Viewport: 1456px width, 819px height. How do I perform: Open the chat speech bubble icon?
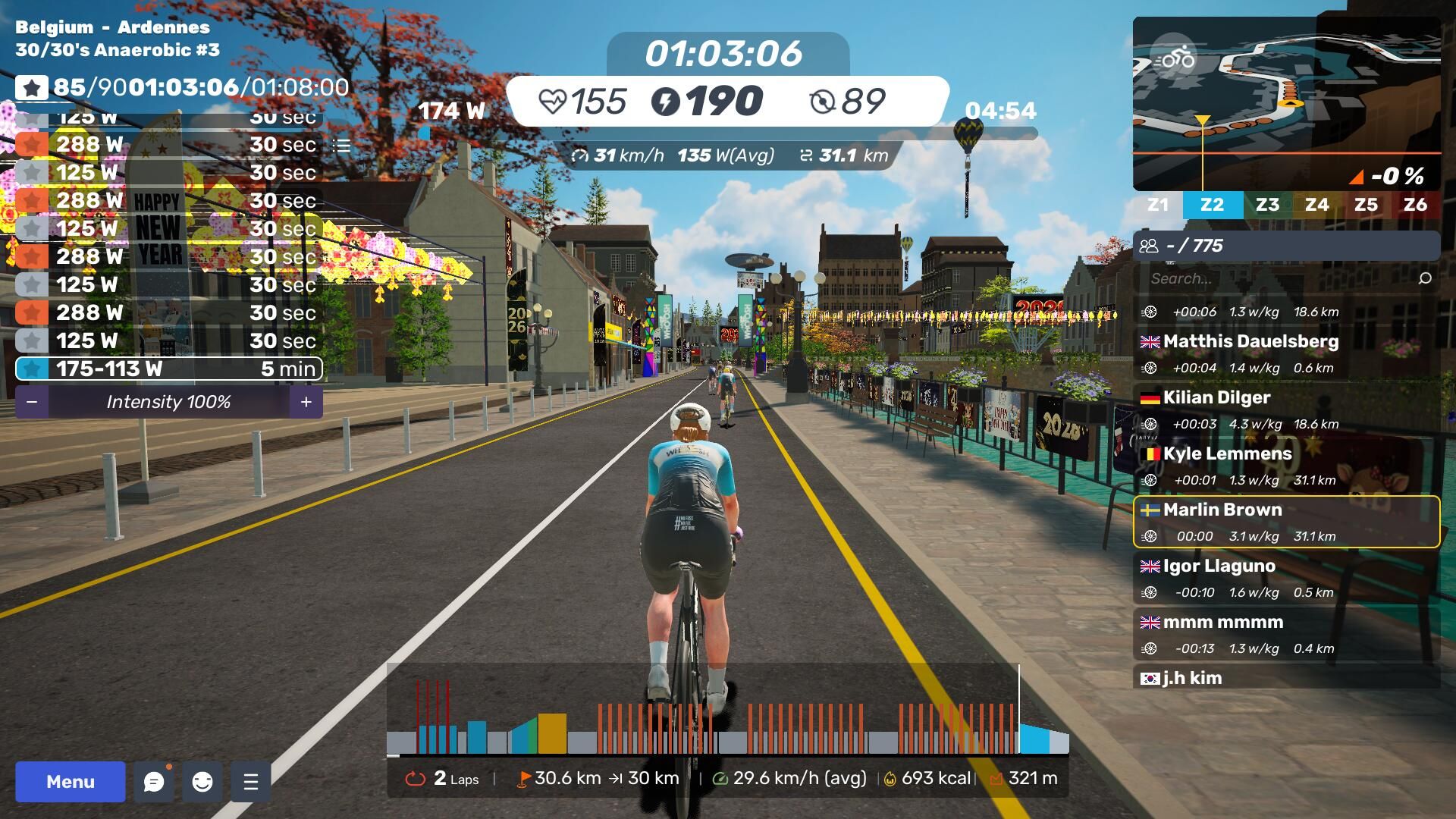154,782
